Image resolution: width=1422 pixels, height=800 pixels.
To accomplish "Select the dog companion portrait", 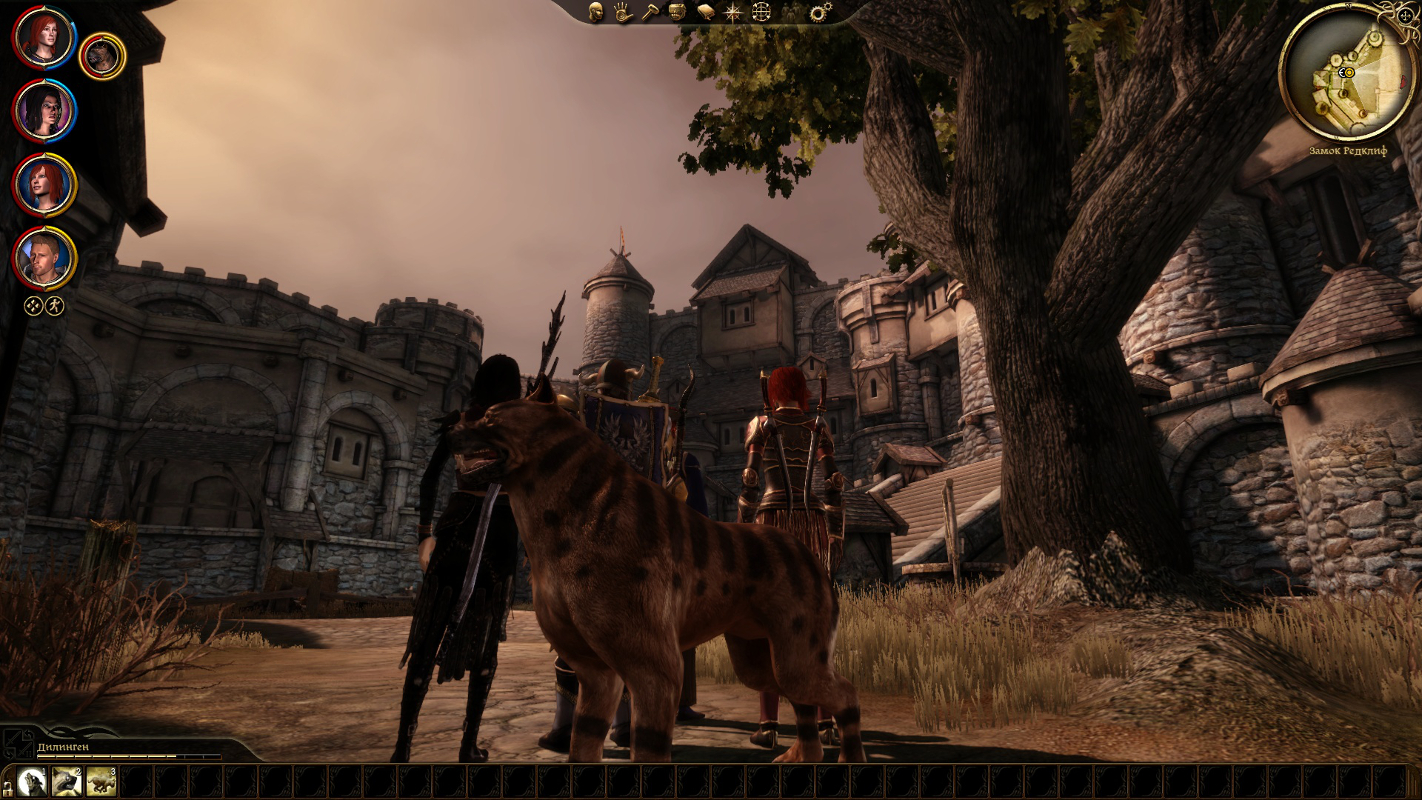I will tap(101, 57).
